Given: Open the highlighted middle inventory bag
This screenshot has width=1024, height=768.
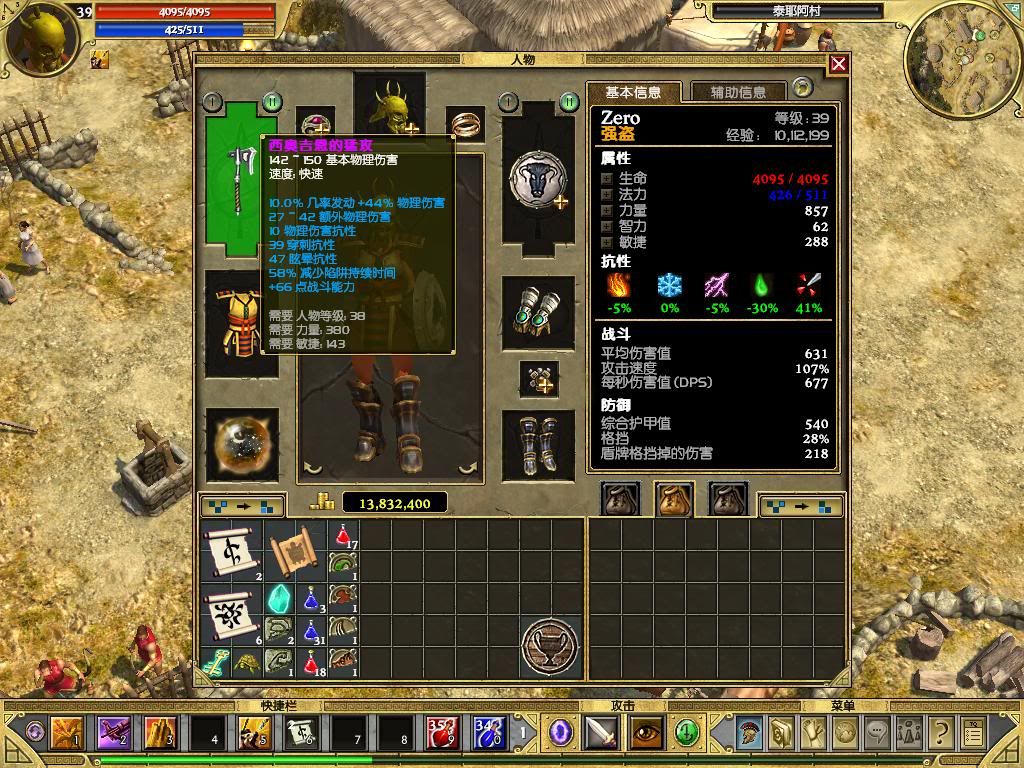Looking at the screenshot, I should point(675,499).
